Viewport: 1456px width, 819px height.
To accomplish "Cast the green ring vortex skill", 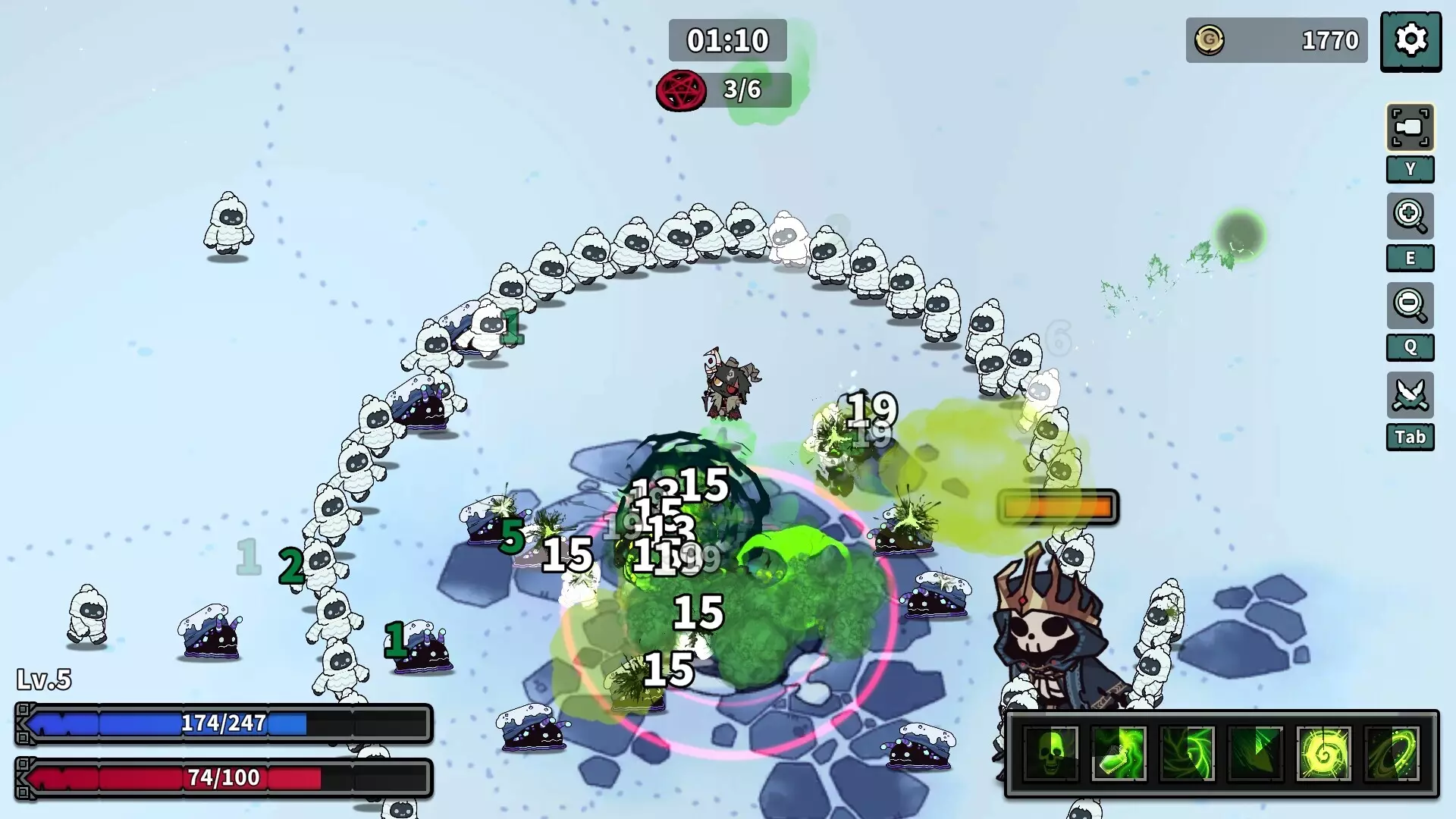I will [x=1392, y=753].
